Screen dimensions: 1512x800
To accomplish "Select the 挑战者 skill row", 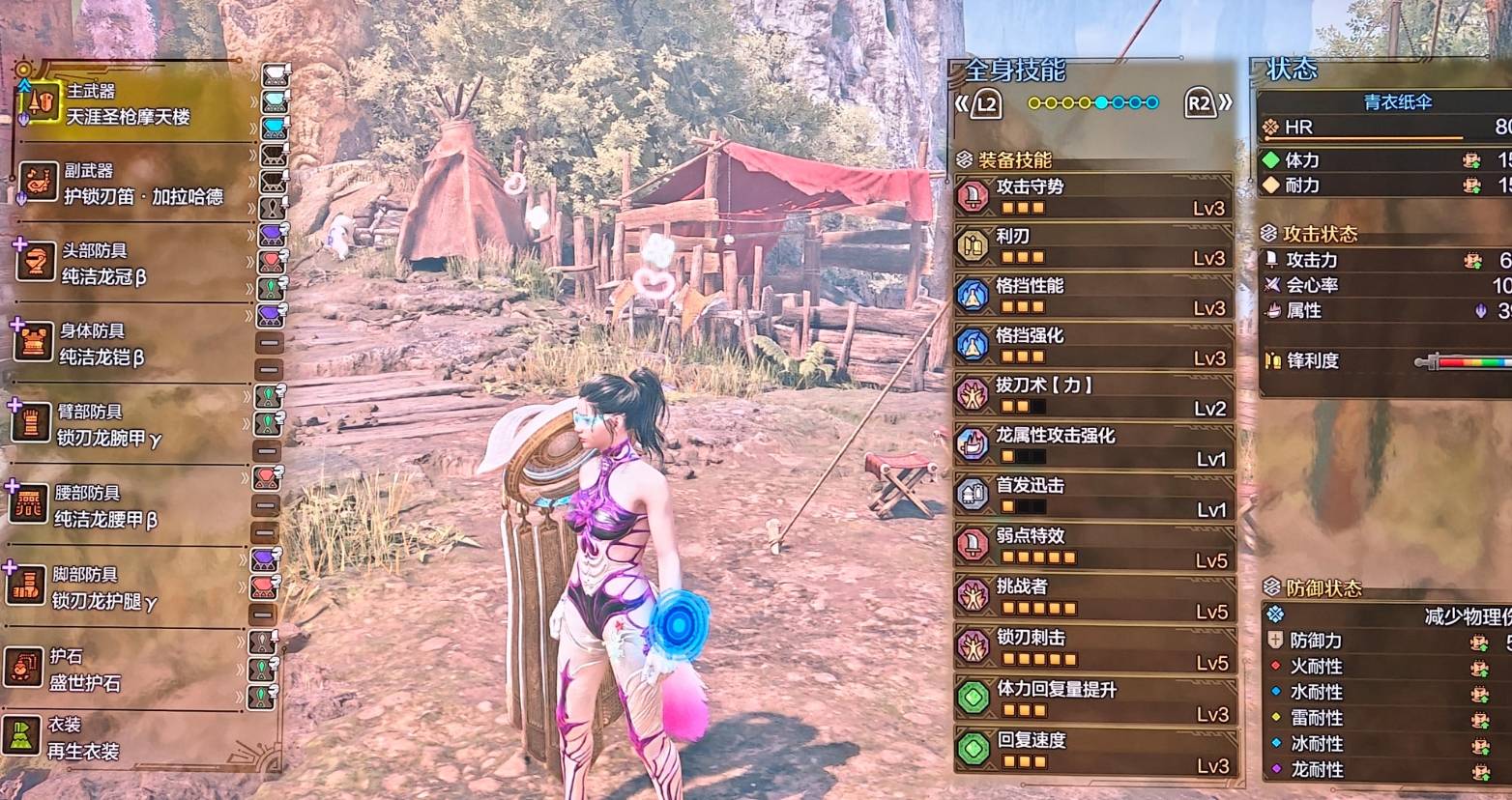I will pyautogui.click(x=1093, y=597).
